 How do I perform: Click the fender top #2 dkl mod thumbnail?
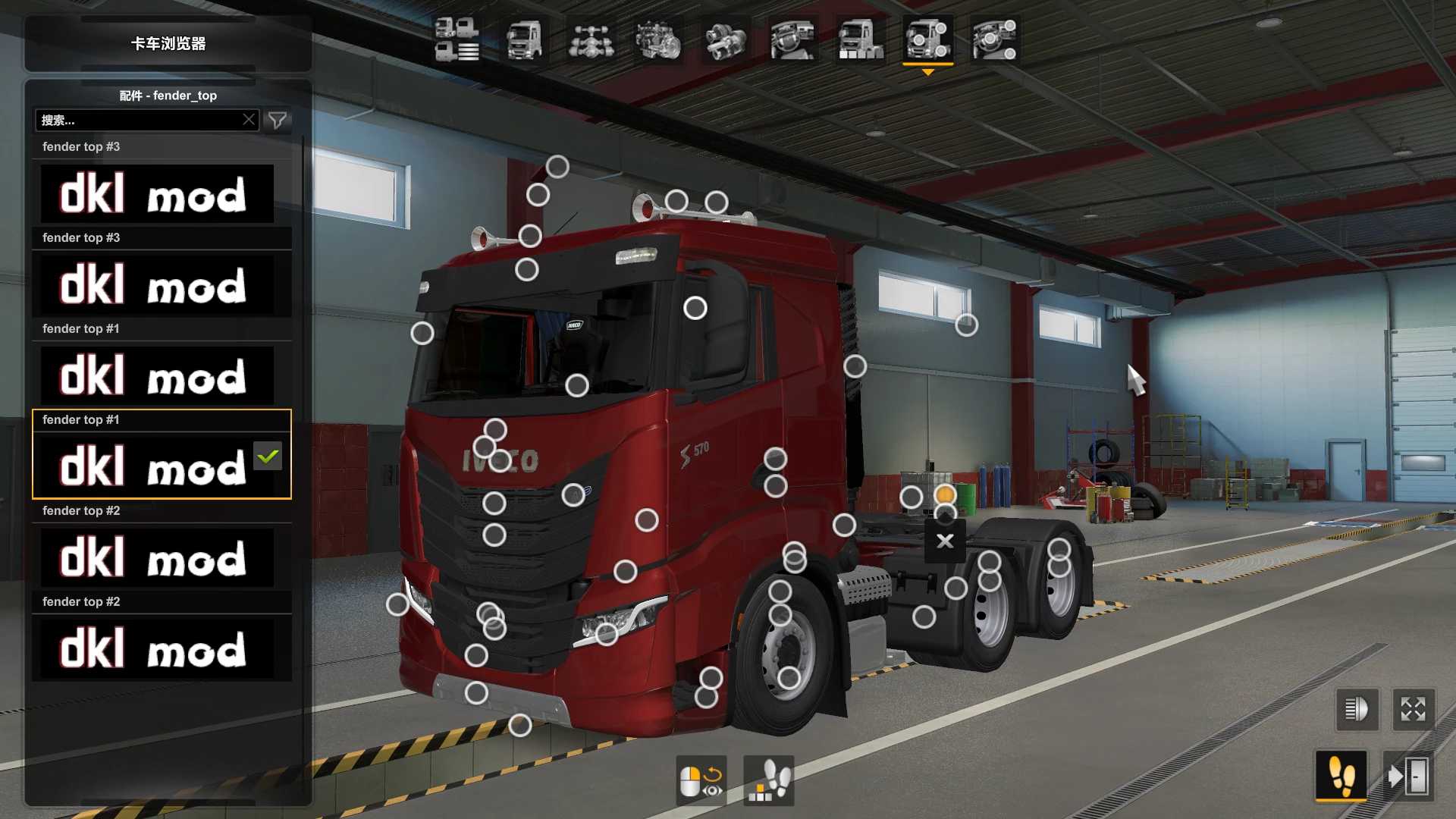[x=161, y=557]
